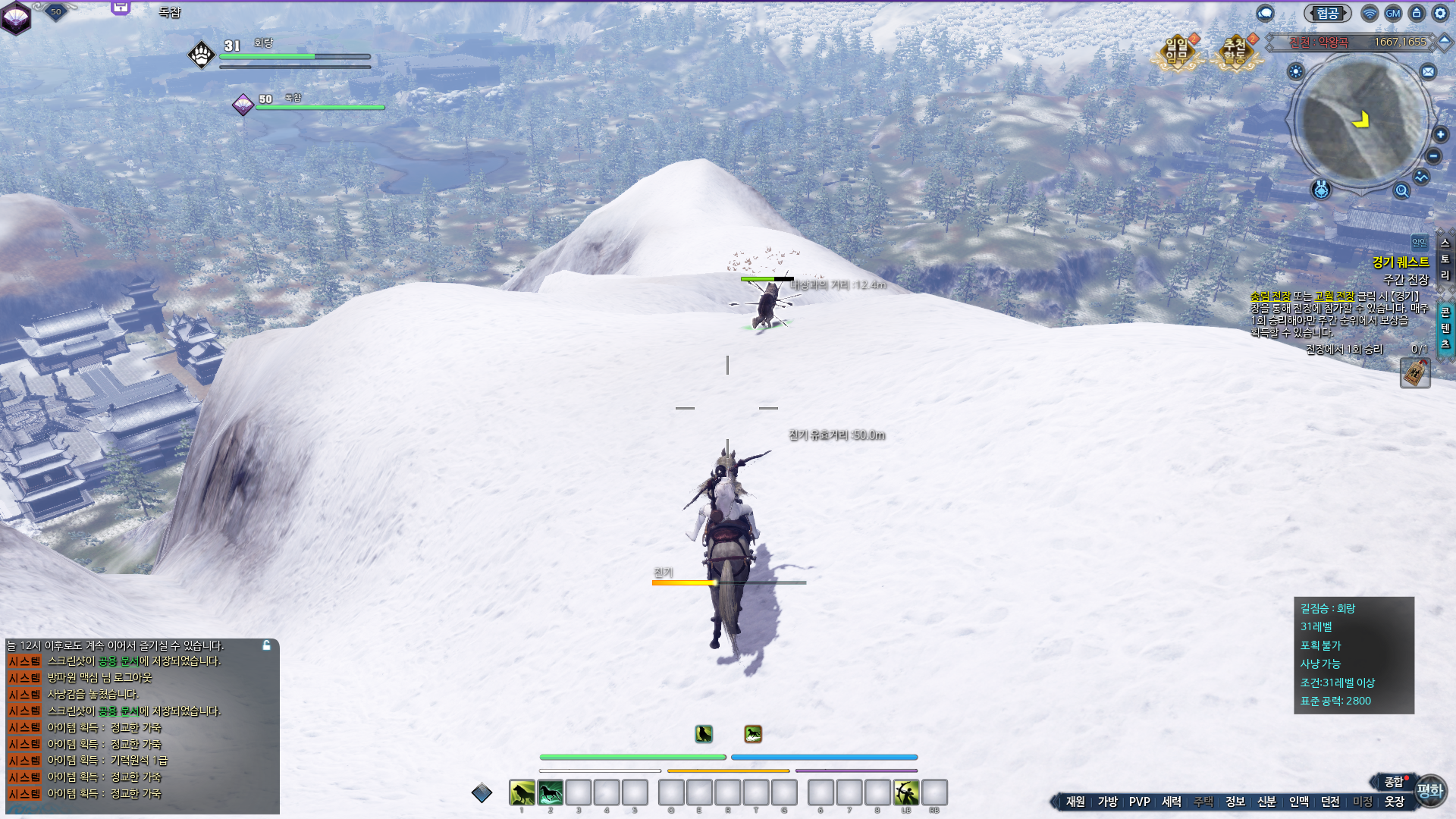The width and height of the screenshot is (1456, 819).
Task: Click the GM support button
Action: click(1393, 13)
